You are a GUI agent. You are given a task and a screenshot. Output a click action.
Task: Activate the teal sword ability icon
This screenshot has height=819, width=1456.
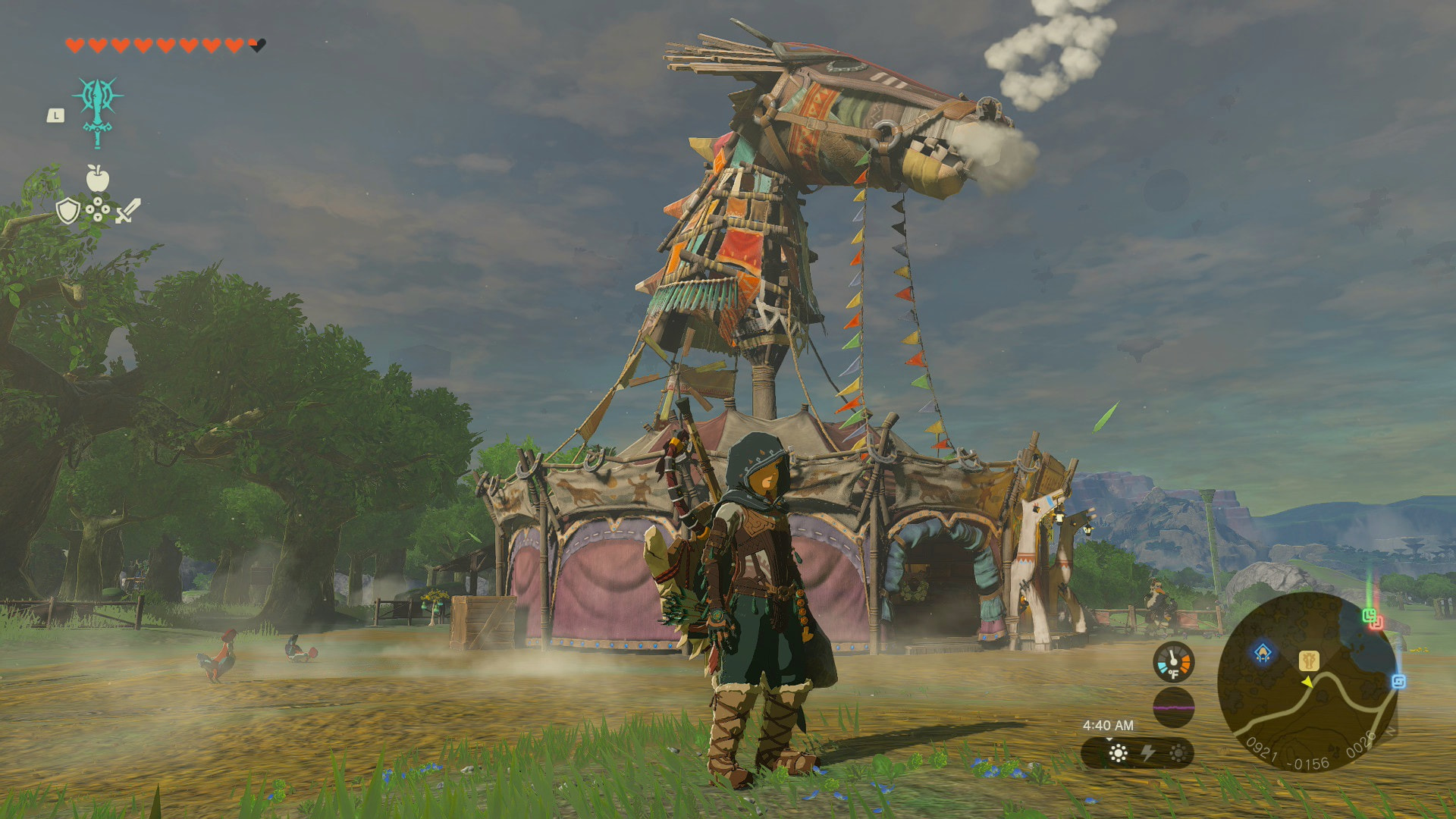tap(97, 111)
